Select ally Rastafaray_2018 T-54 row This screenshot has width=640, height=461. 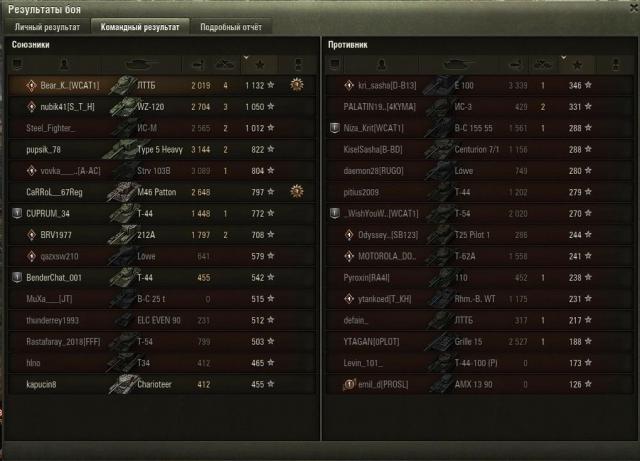[160, 341]
